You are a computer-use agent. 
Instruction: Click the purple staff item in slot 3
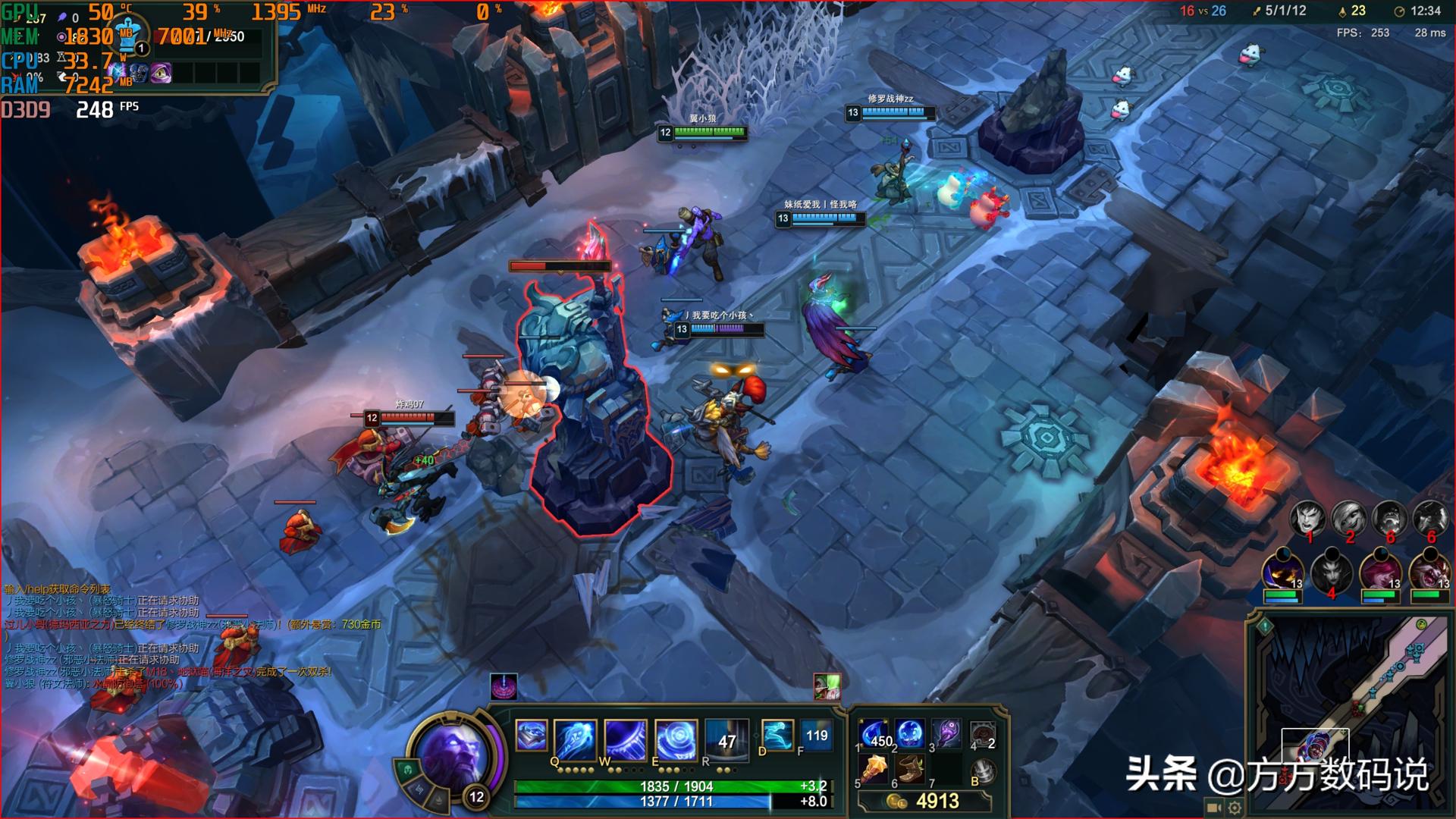946,734
